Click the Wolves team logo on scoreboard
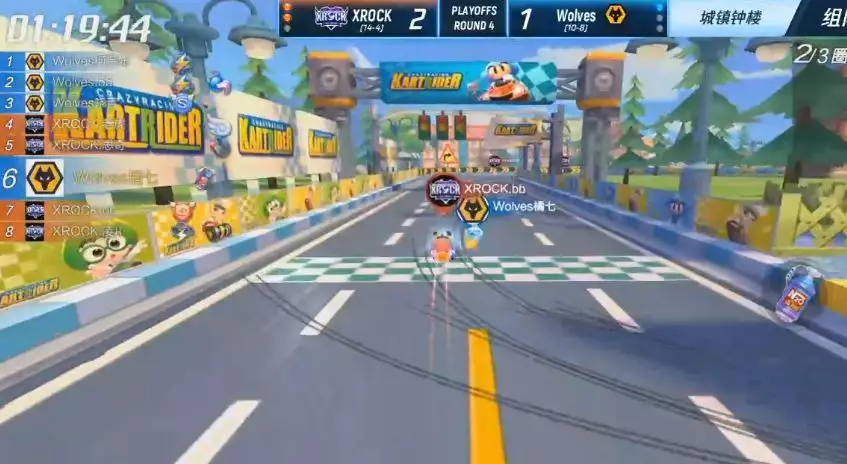 [x=616, y=16]
